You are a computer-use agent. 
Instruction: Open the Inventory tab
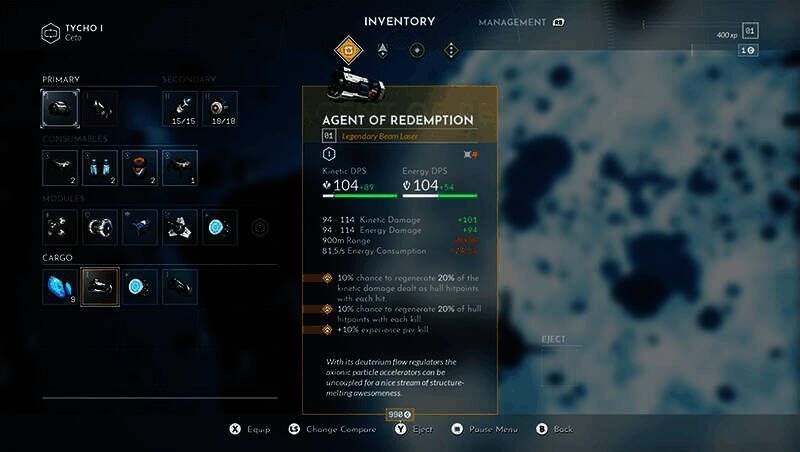tap(399, 21)
